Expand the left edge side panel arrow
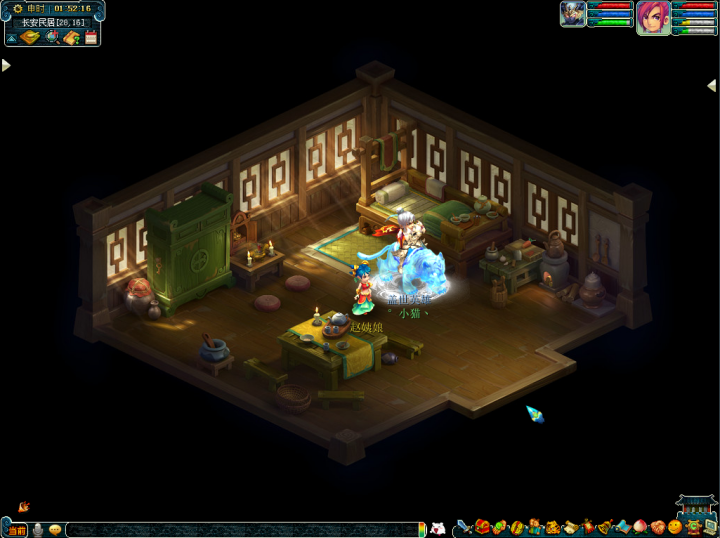This screenshot has width=720, height=538. pos(6,65)
